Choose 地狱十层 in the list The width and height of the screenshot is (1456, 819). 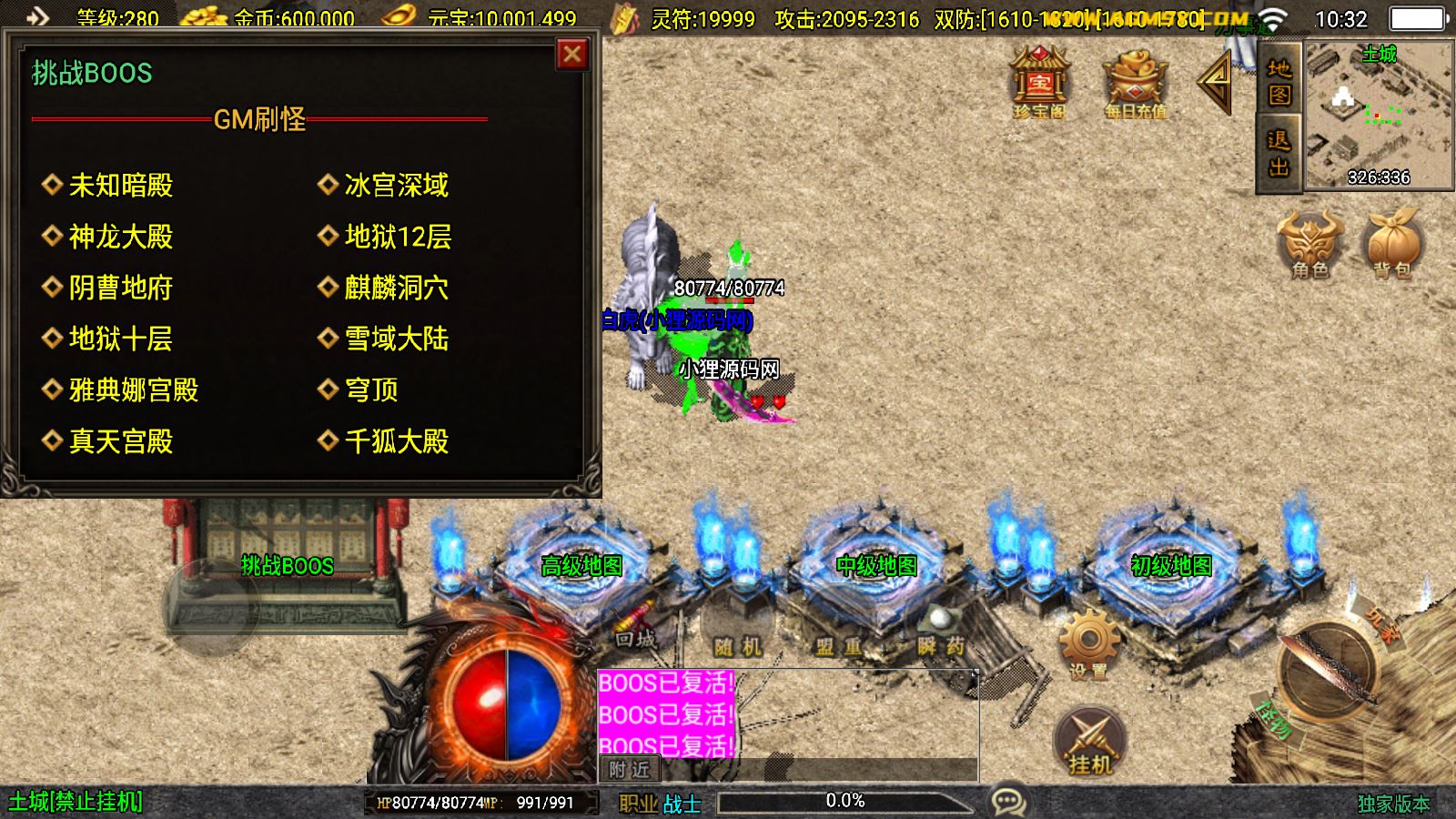click(121, 339)
